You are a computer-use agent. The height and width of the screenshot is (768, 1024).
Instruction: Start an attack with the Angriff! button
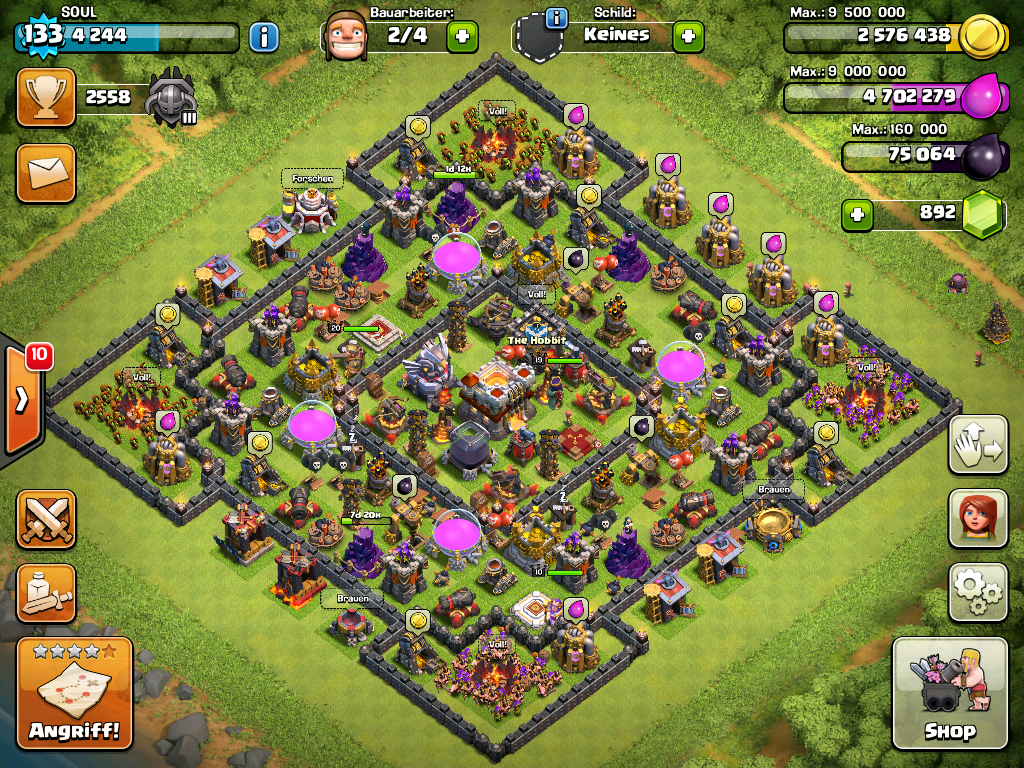(x=75, y=693)
